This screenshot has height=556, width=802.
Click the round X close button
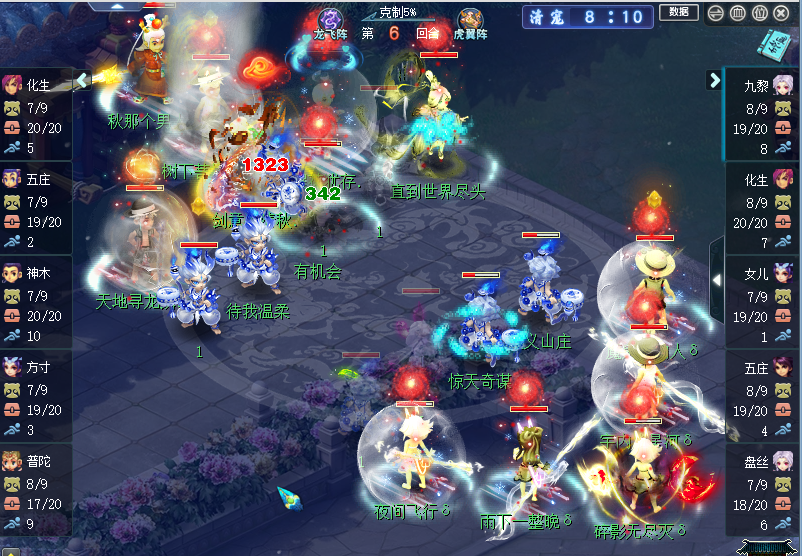[x=781, y=13]
